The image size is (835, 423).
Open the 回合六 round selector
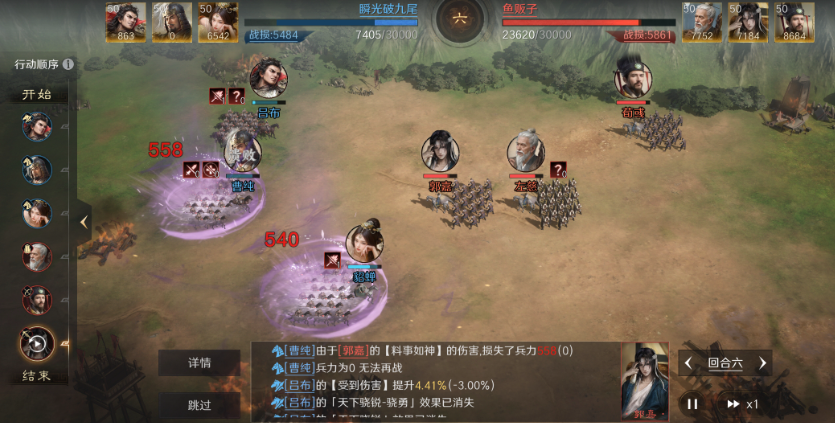(x=725, y=363)
